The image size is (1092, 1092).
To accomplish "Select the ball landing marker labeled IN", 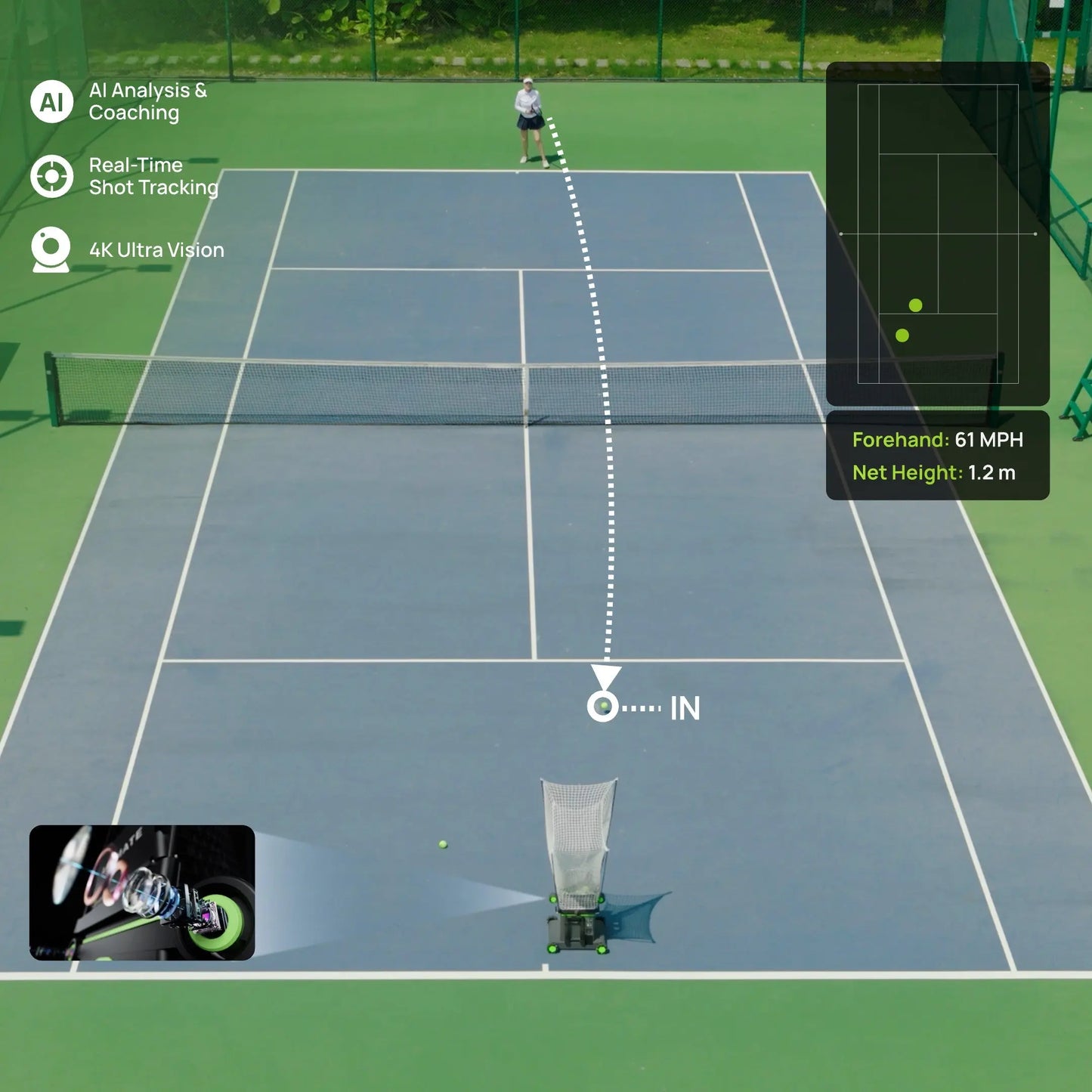I will click(x=603, y=707).
